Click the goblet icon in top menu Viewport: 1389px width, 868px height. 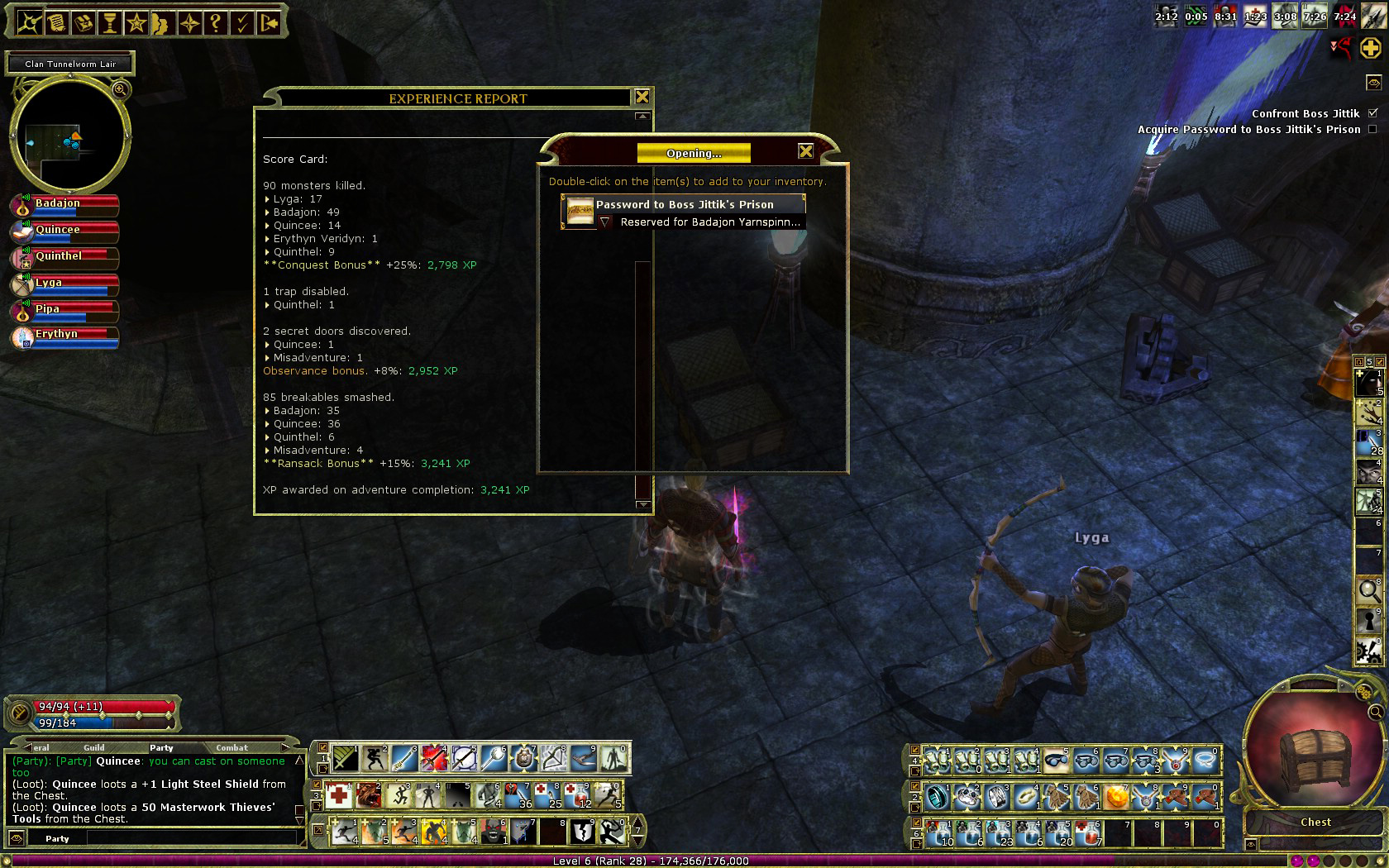point(109,22)
